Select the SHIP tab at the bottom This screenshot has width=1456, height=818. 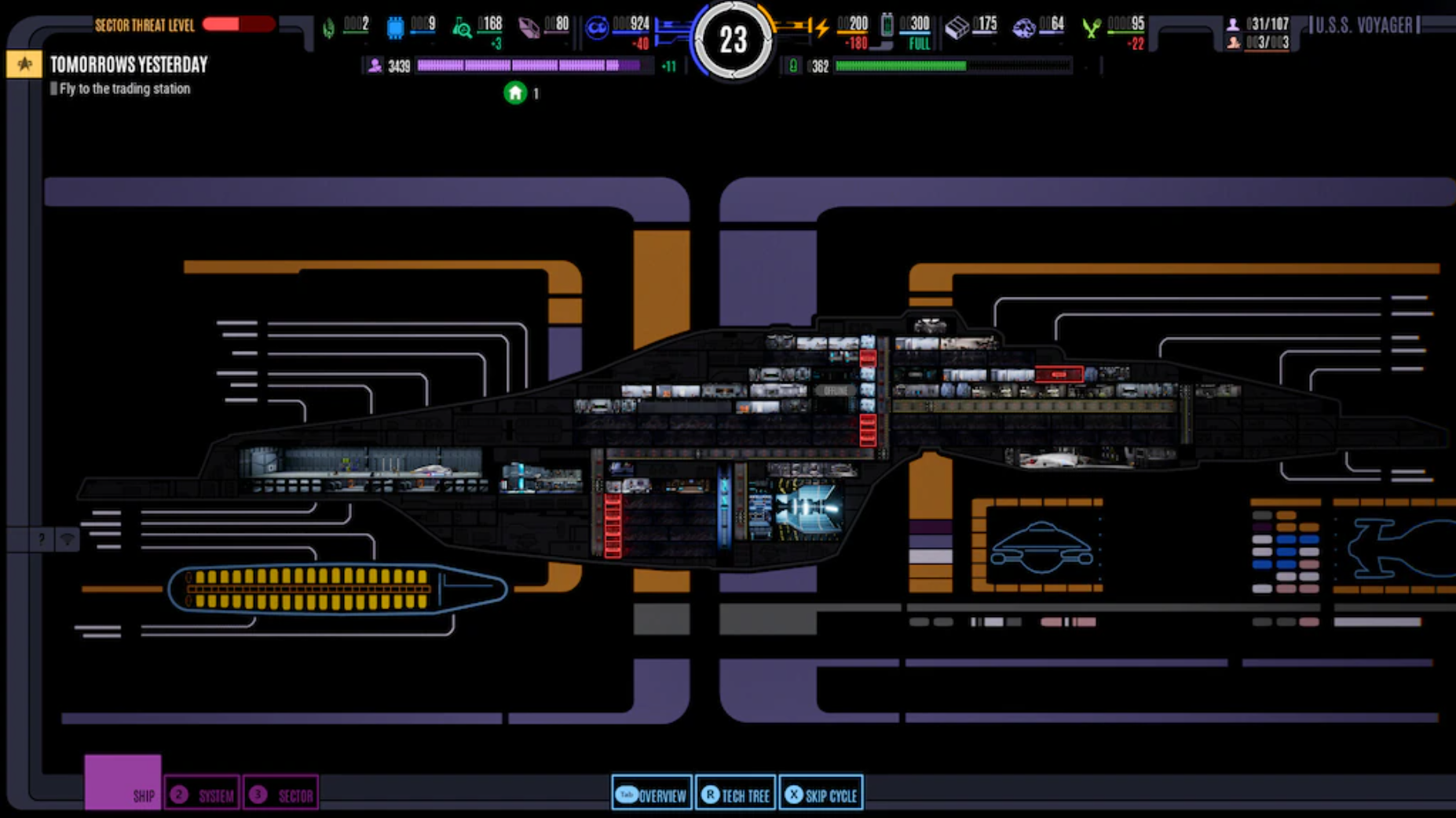pos(143,794)
